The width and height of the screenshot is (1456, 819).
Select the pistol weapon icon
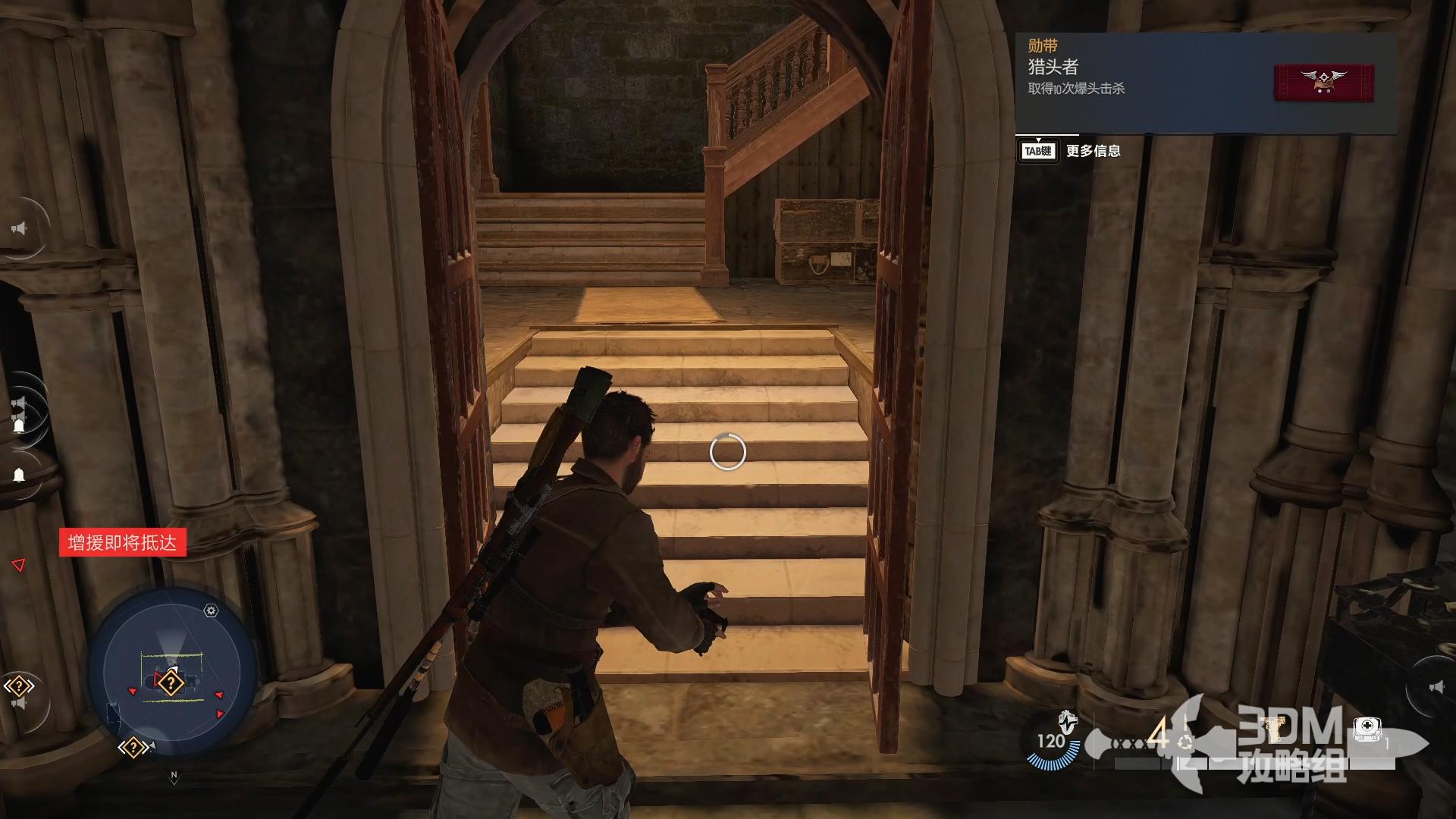1277,730
